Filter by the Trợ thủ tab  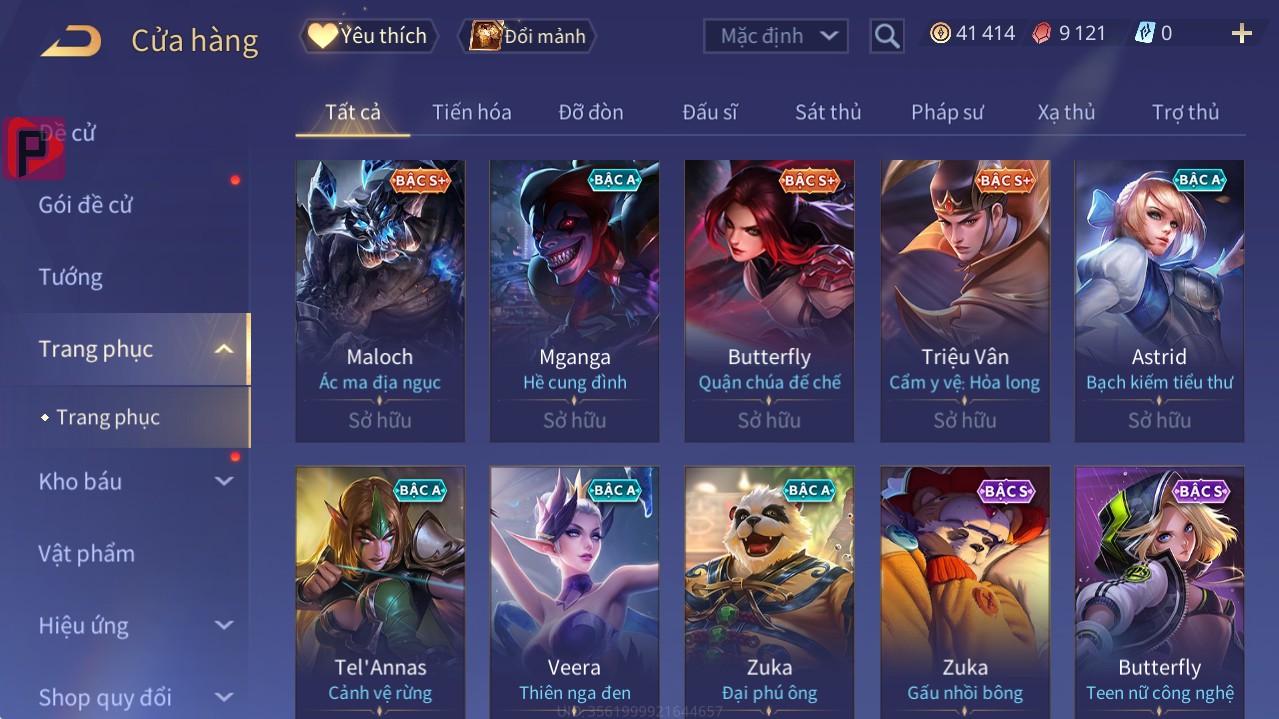[x=1185, y=112]
